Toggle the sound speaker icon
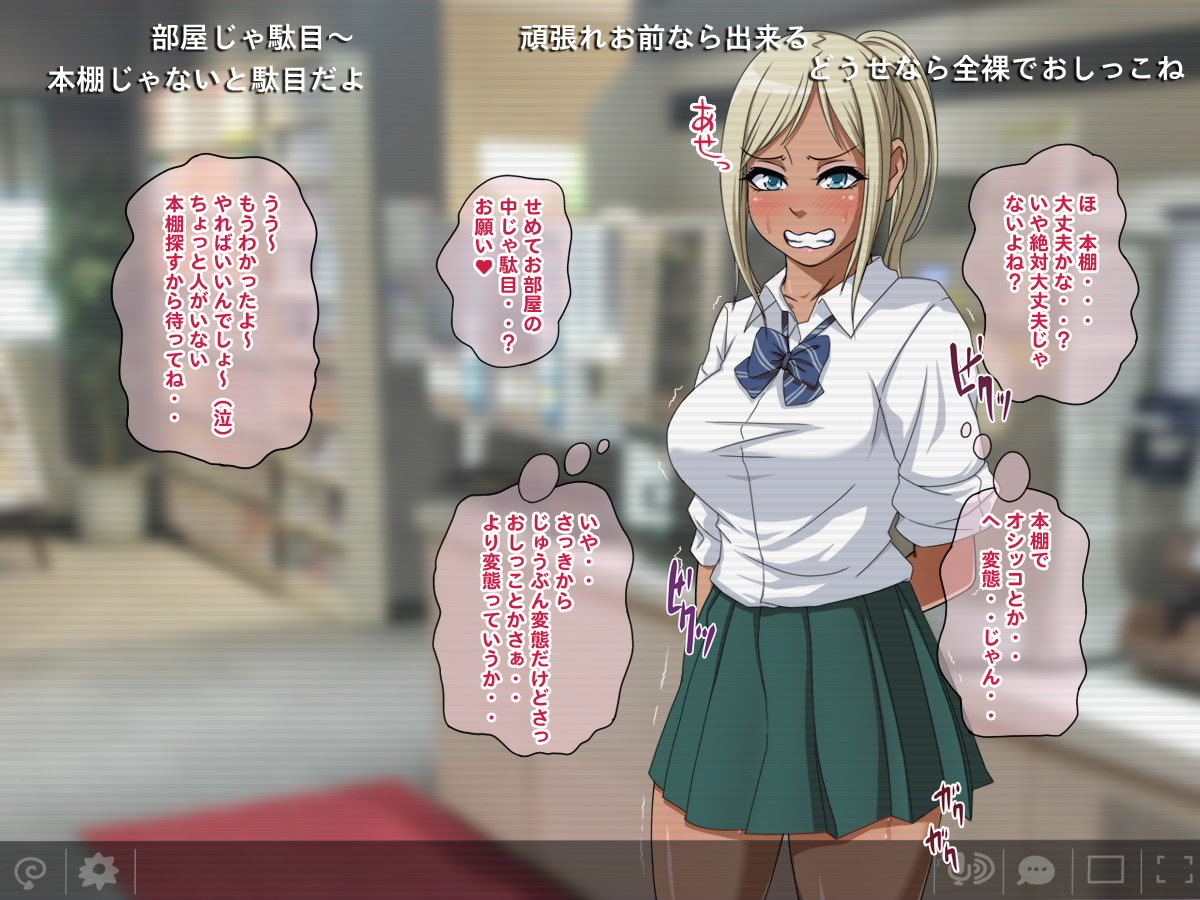 pyautogui.click(x=971, y=870)
